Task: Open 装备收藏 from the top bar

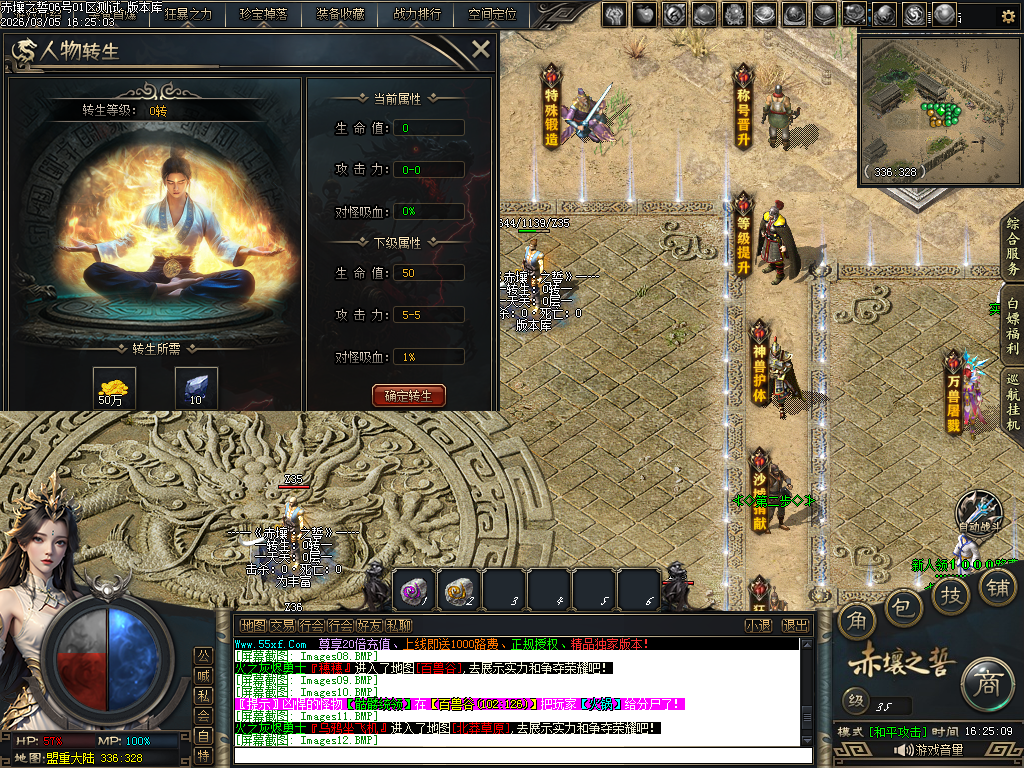Action: (340, 15)
